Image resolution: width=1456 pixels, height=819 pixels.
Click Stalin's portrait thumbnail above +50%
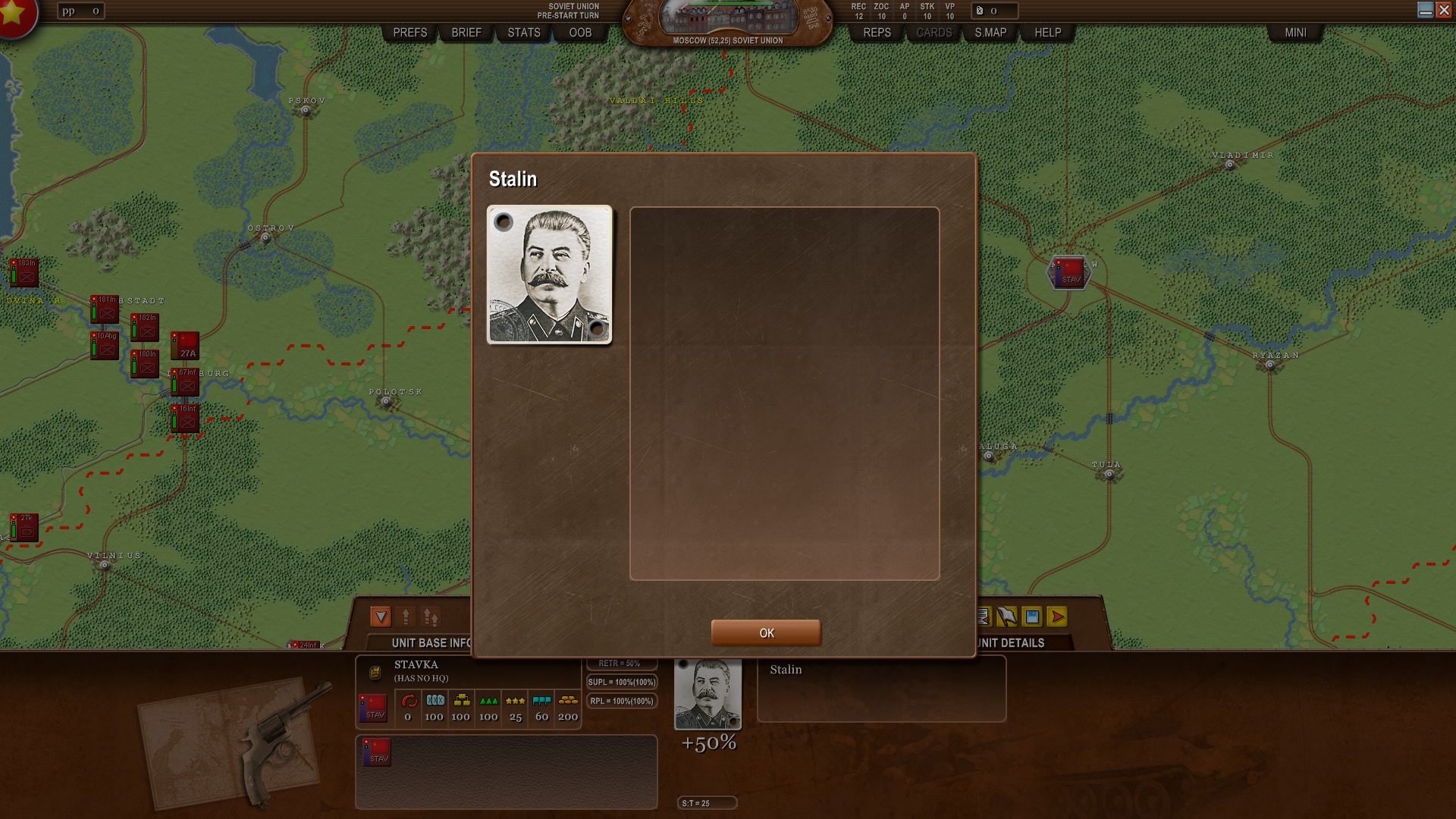pos(708,693)
